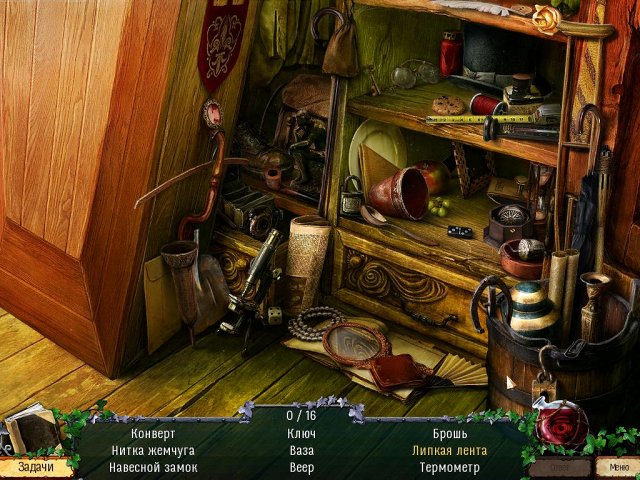Choose Термометр from the item list
The width and height of the screenshot is (640, 480).
(x=449, y=467)
